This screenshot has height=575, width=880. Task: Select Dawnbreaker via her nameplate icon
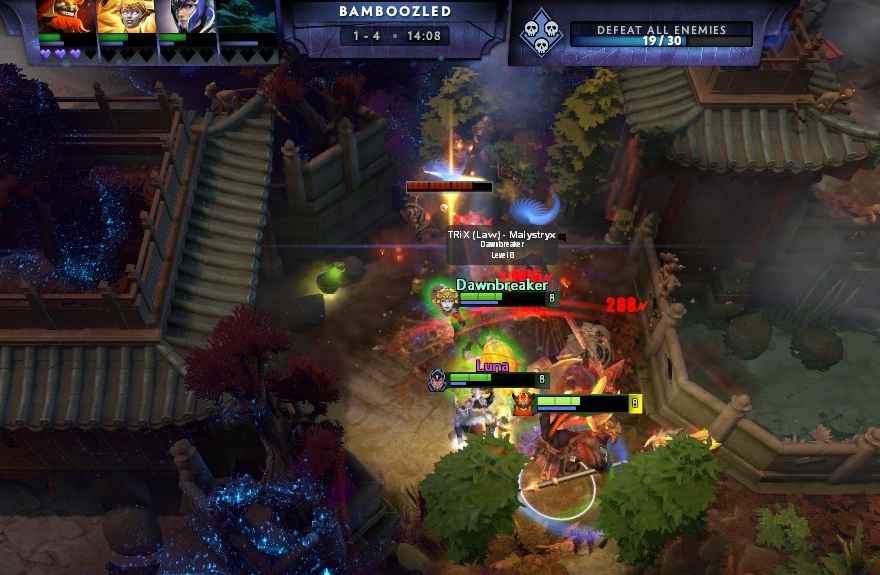click(444, 297)
